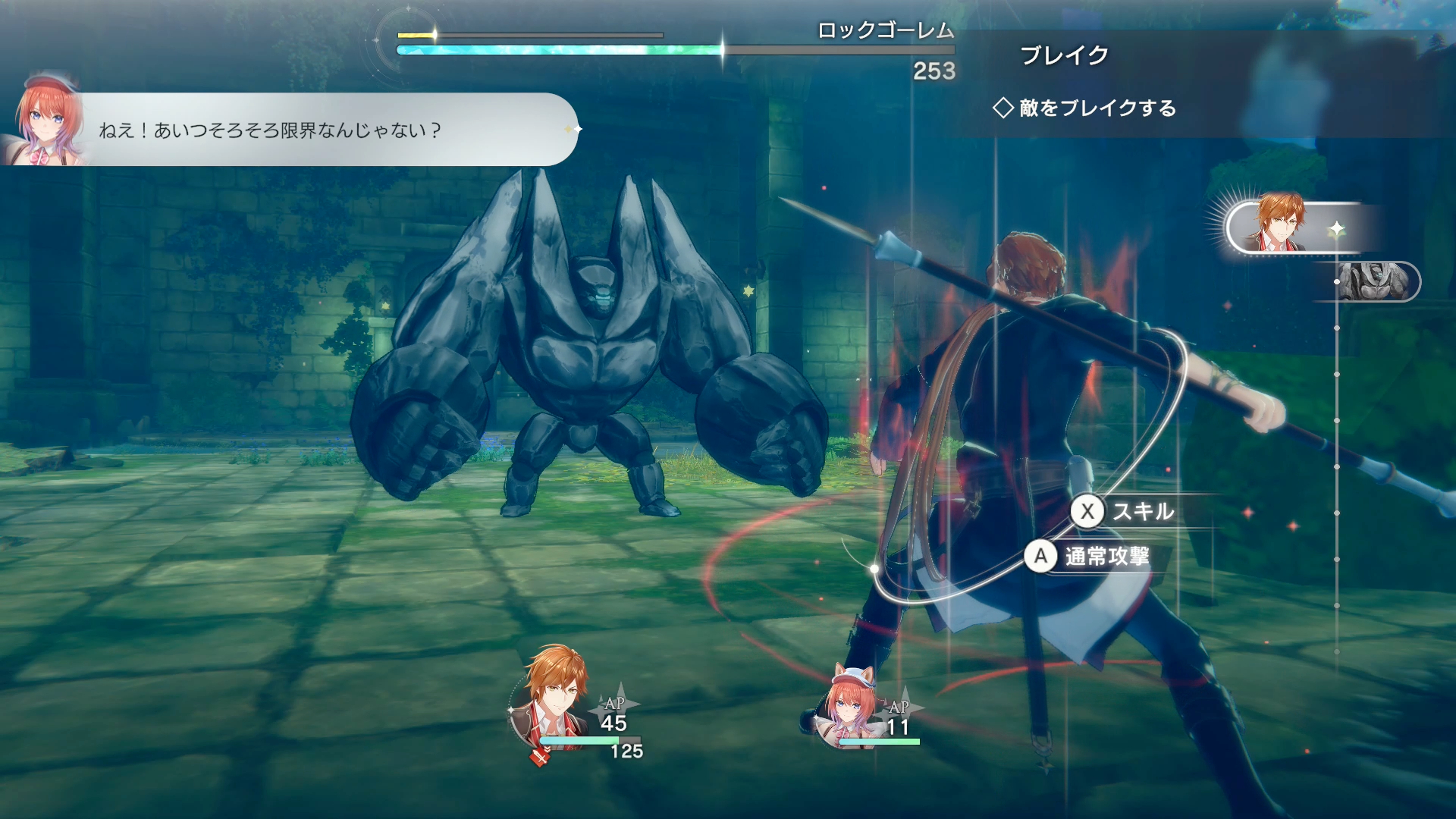Select the ロックゴーレム enemy nameplate
1456x819 pixels.
click(887, 32)
